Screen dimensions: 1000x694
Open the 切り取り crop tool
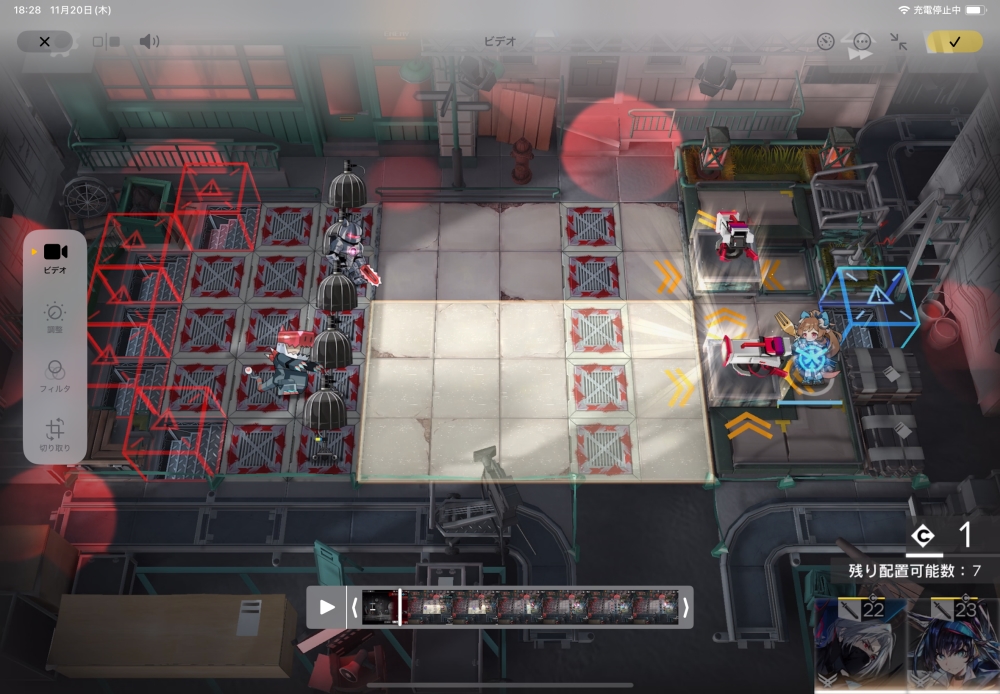[x=55, y=435]
